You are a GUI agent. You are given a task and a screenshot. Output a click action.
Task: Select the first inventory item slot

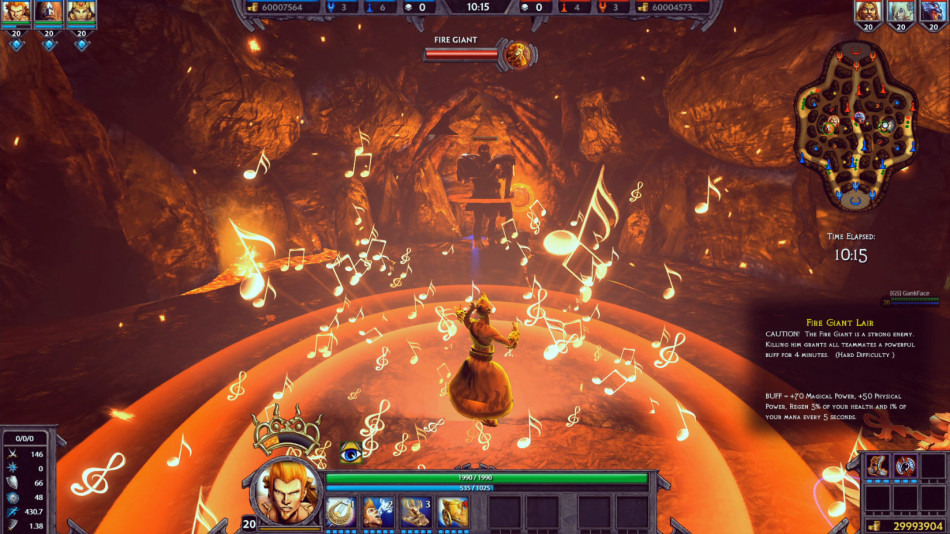[x=877, y=466]
